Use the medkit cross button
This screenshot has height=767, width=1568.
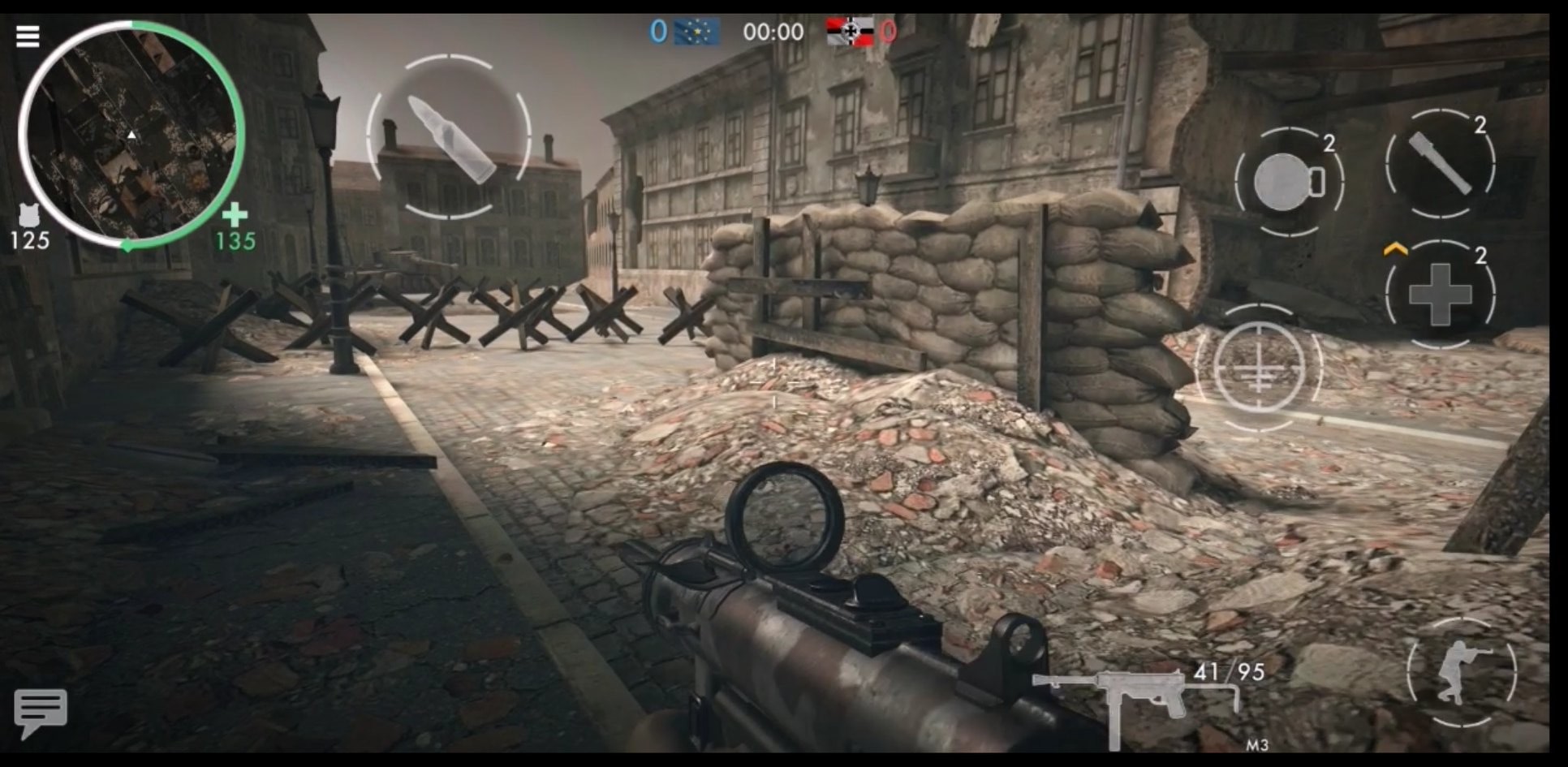pos(1440,294)
